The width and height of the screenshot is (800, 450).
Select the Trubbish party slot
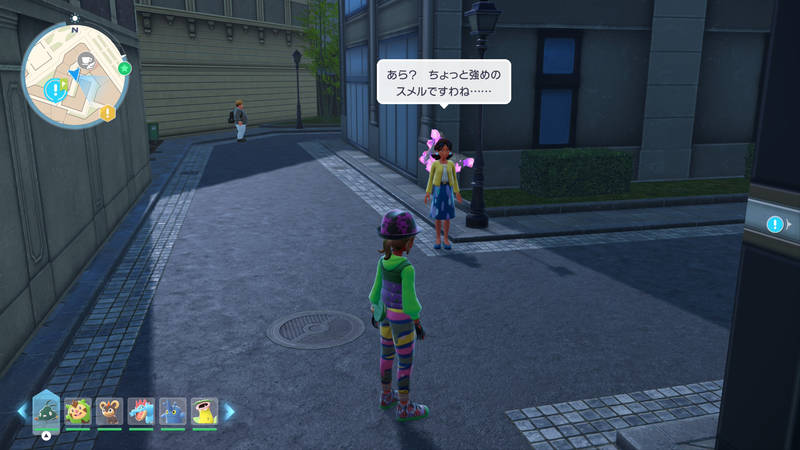47,411
